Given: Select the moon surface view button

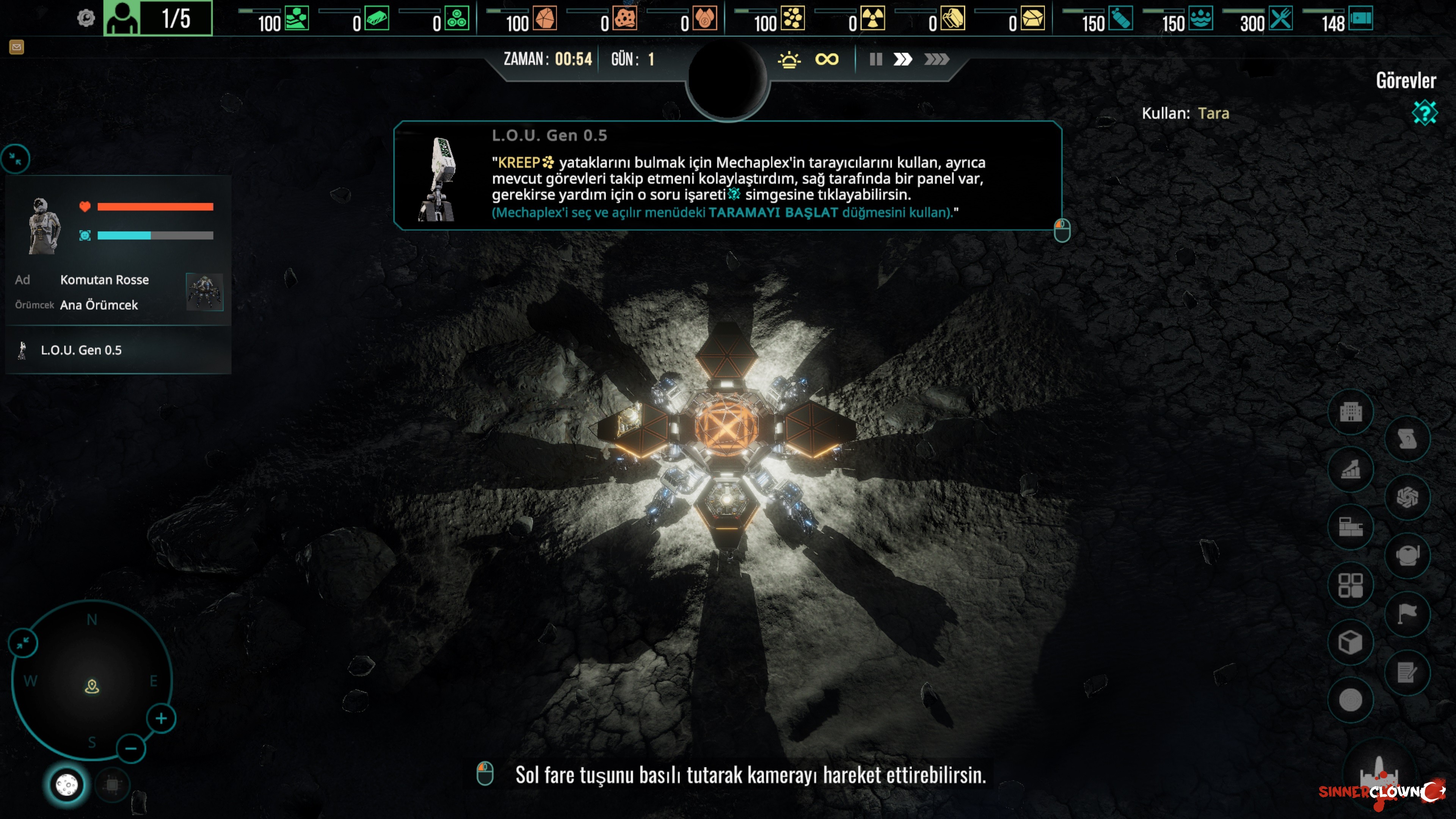Looking at the screenshot, I should click(66, 784).
